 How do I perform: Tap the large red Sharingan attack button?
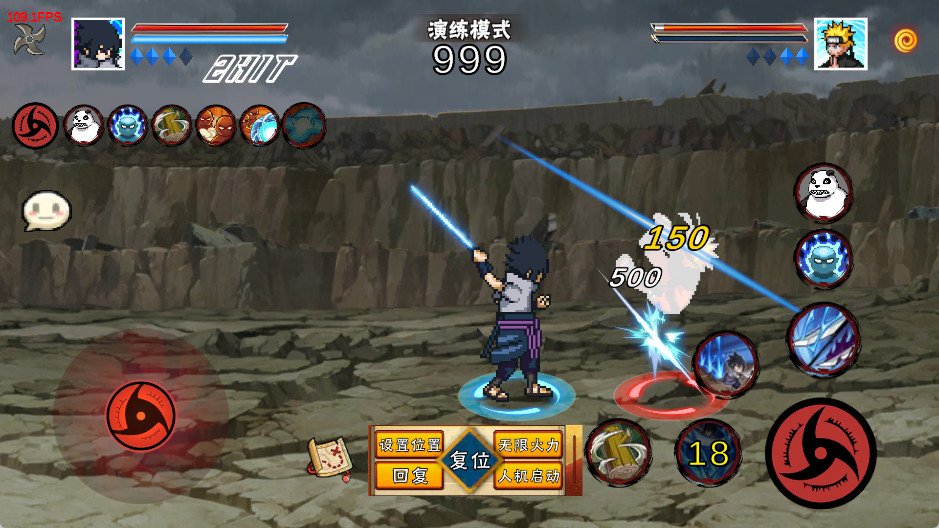tap(820, 452)
